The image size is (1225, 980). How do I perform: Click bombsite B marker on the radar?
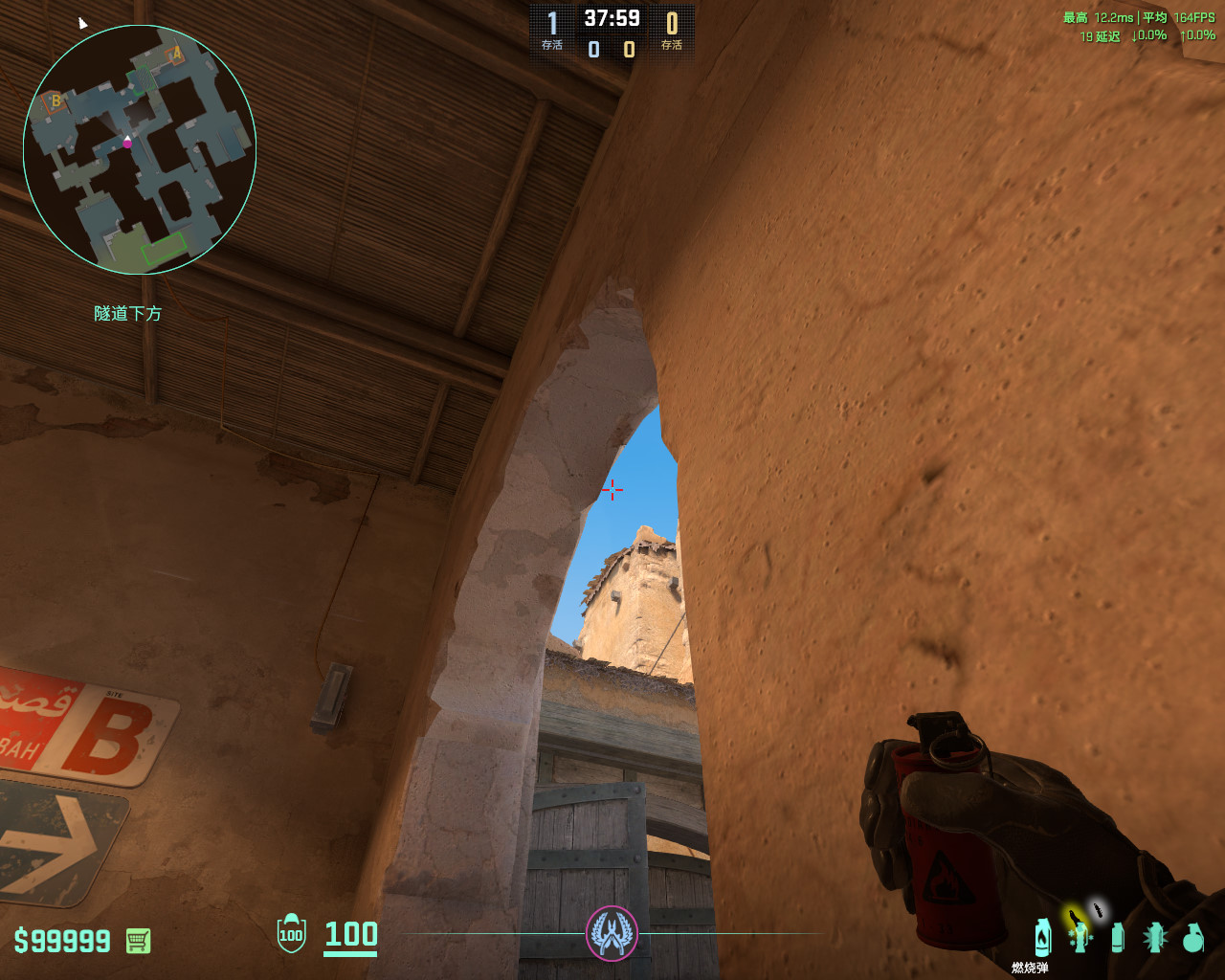coord(56,101)
